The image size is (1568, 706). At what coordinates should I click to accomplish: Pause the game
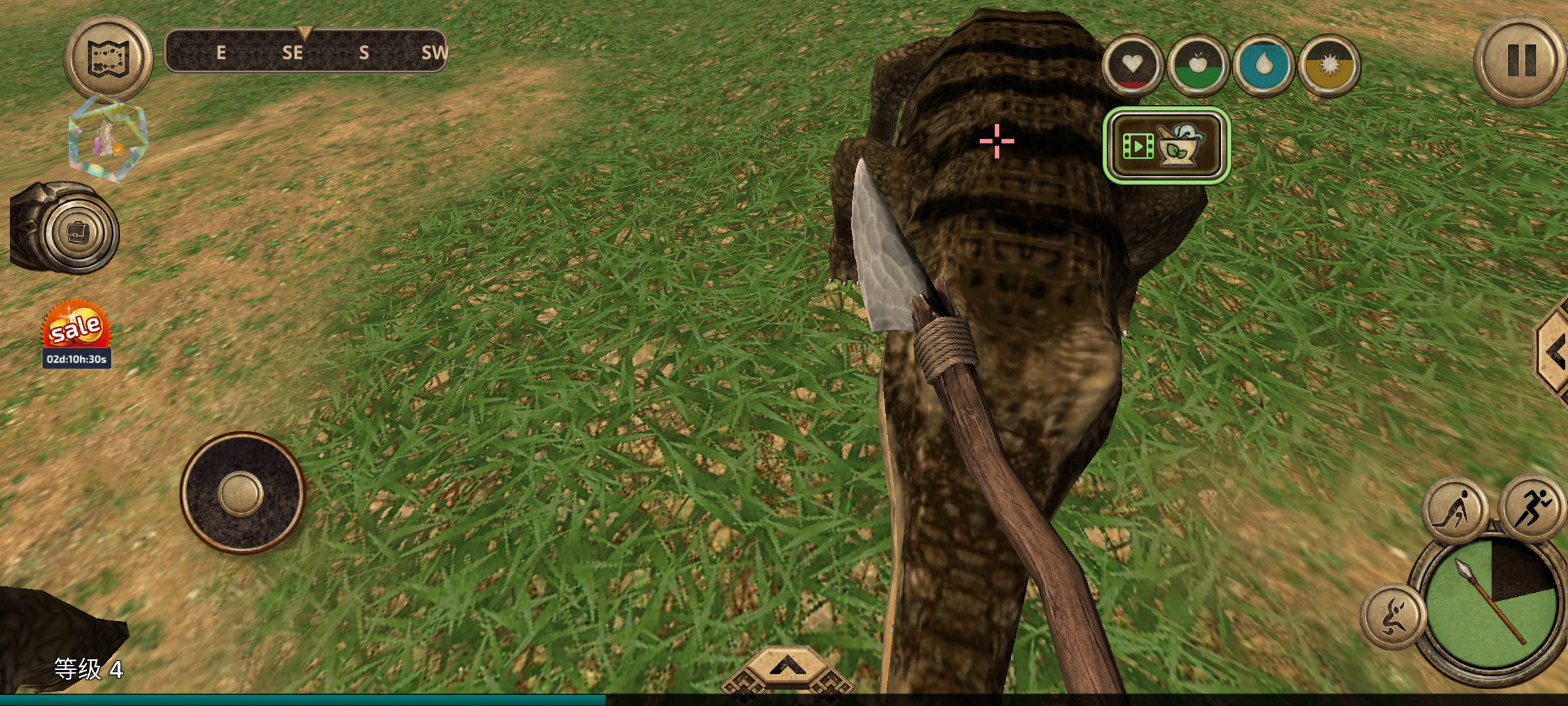1520,60
